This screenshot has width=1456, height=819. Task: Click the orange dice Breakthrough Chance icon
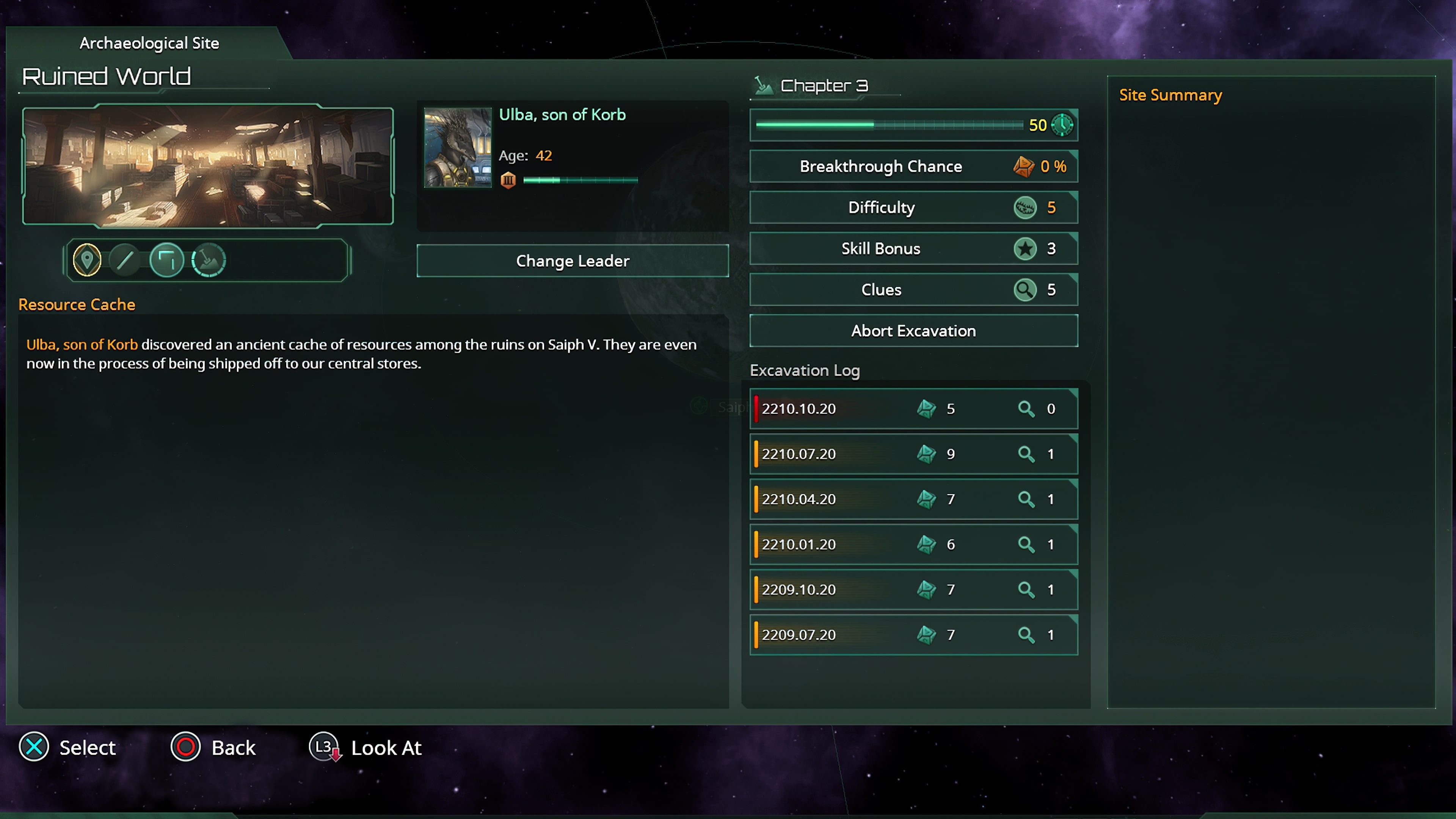(x=1024, y=166)
